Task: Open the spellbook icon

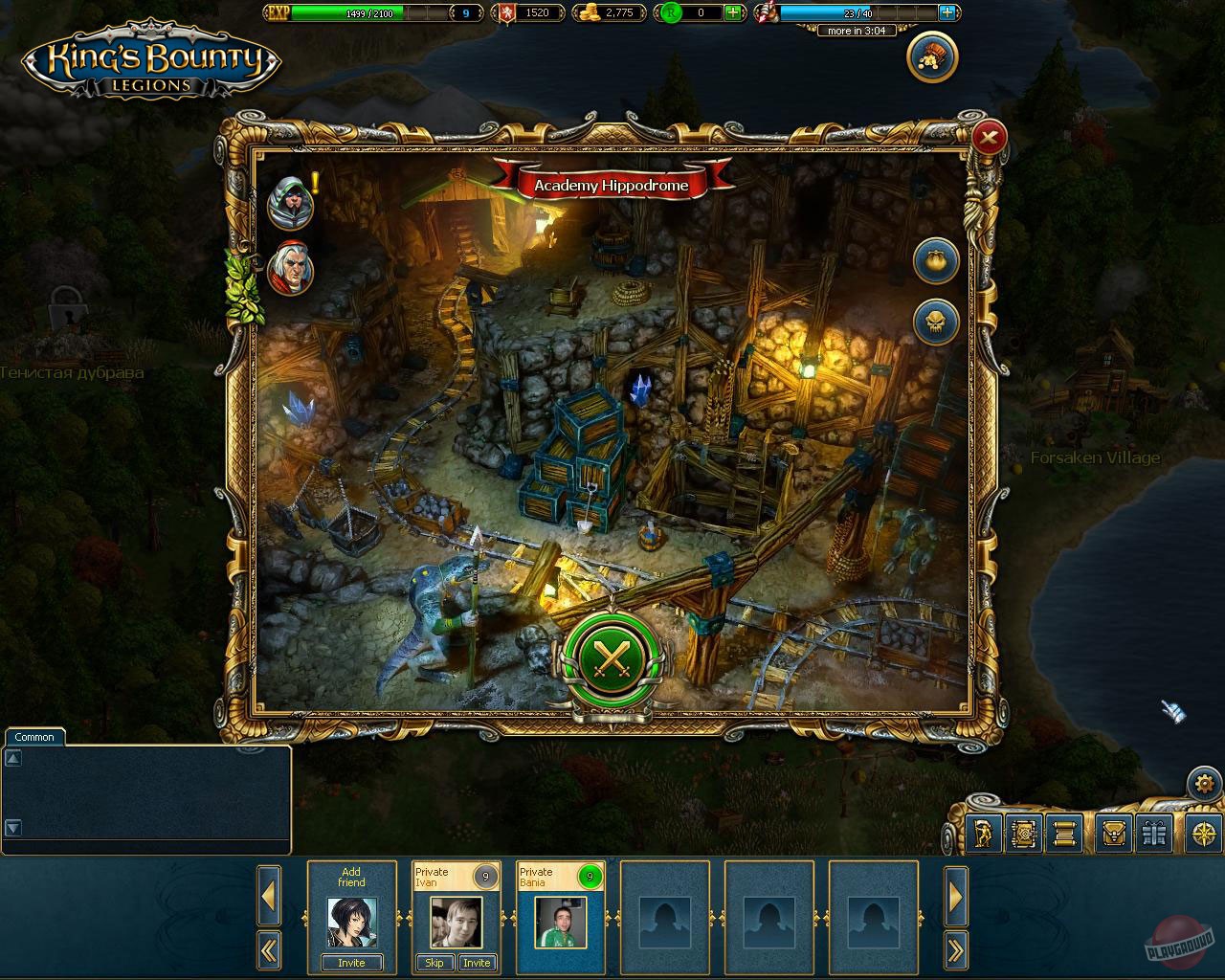Action: (x=1025, y=834)
